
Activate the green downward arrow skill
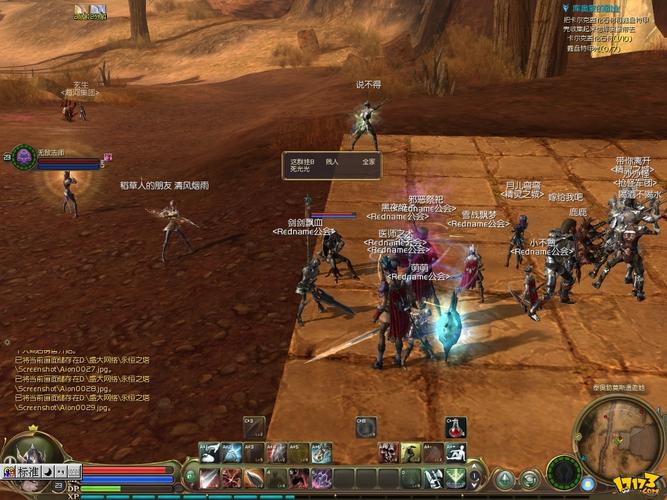point(455,478)
